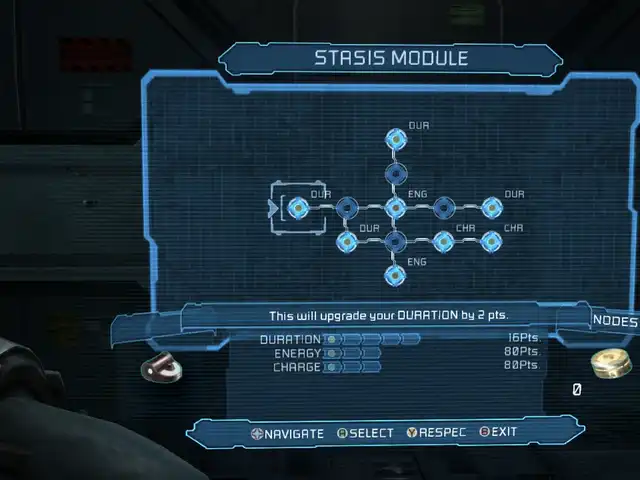The image size is (640, 480).
Task: Pick the CHR node nearer the tree's center
Action: (x=443, y=241)
